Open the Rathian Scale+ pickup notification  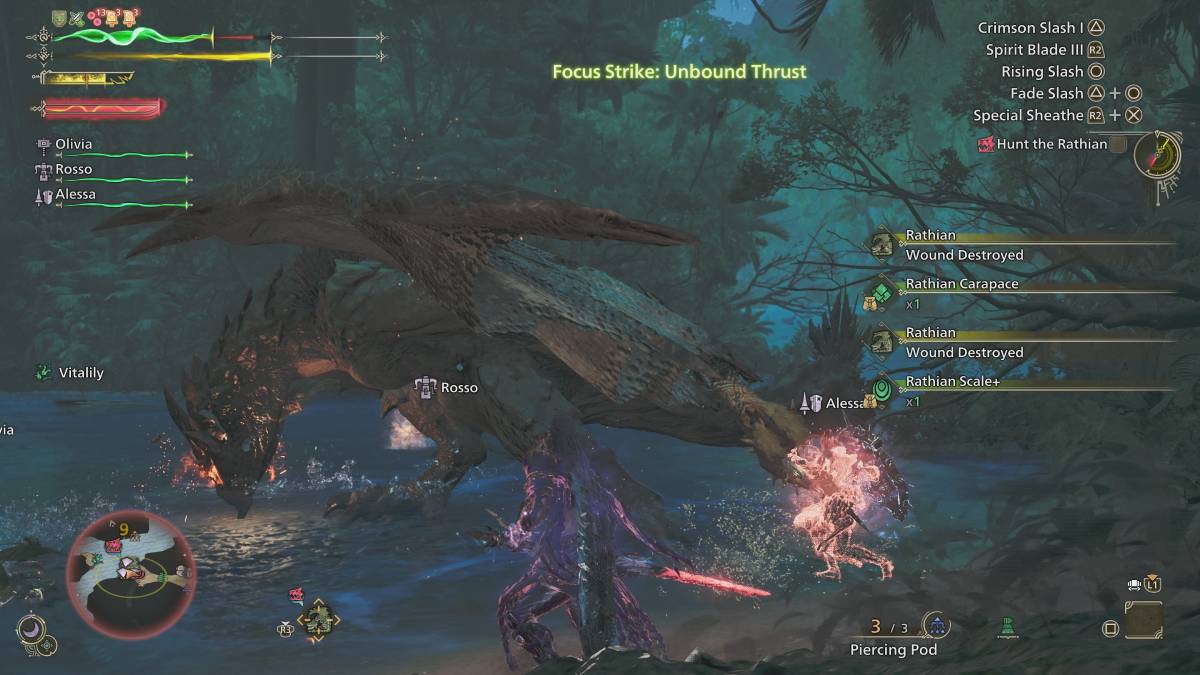coord(952,382)
